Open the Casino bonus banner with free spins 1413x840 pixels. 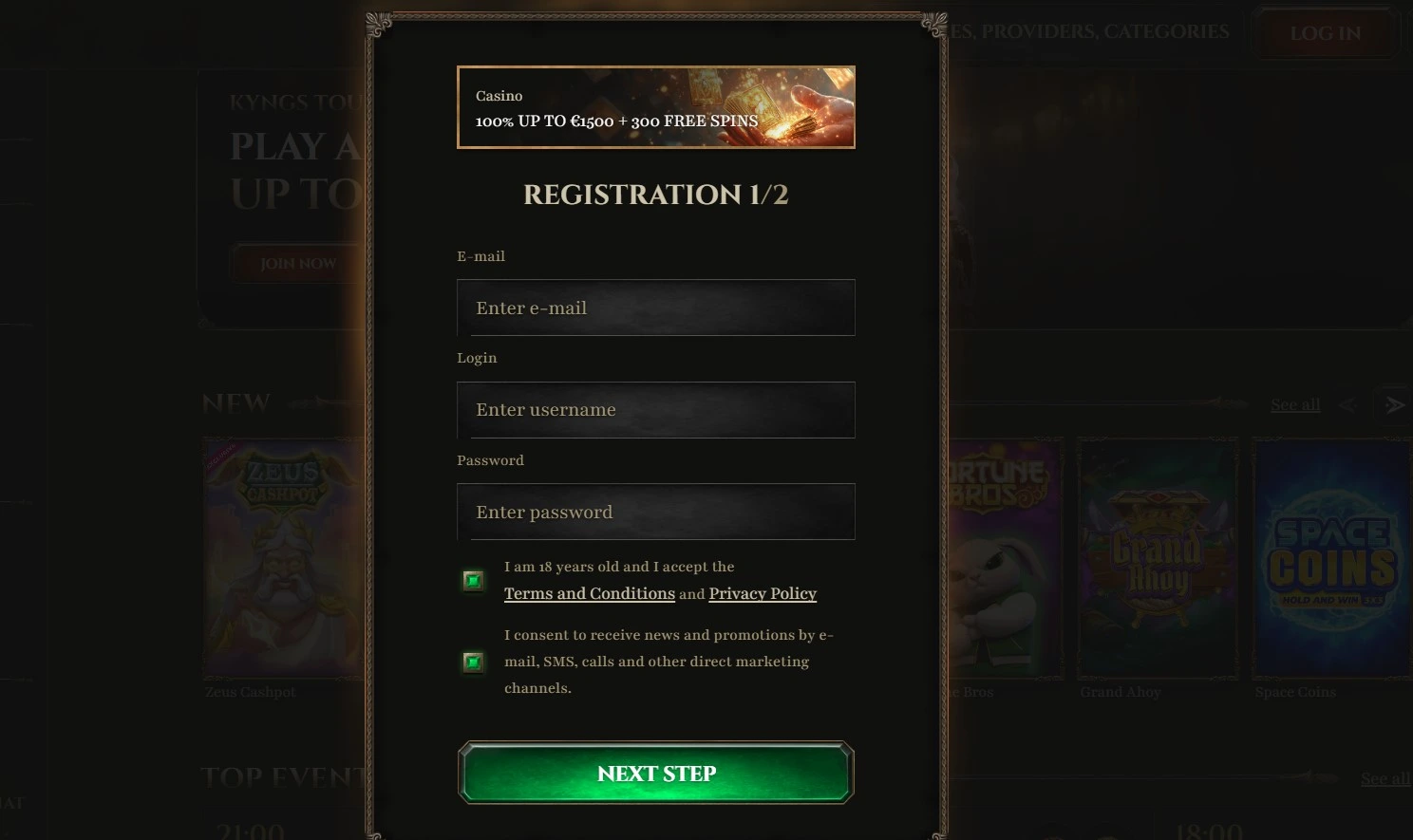click(x=656, y=107)
